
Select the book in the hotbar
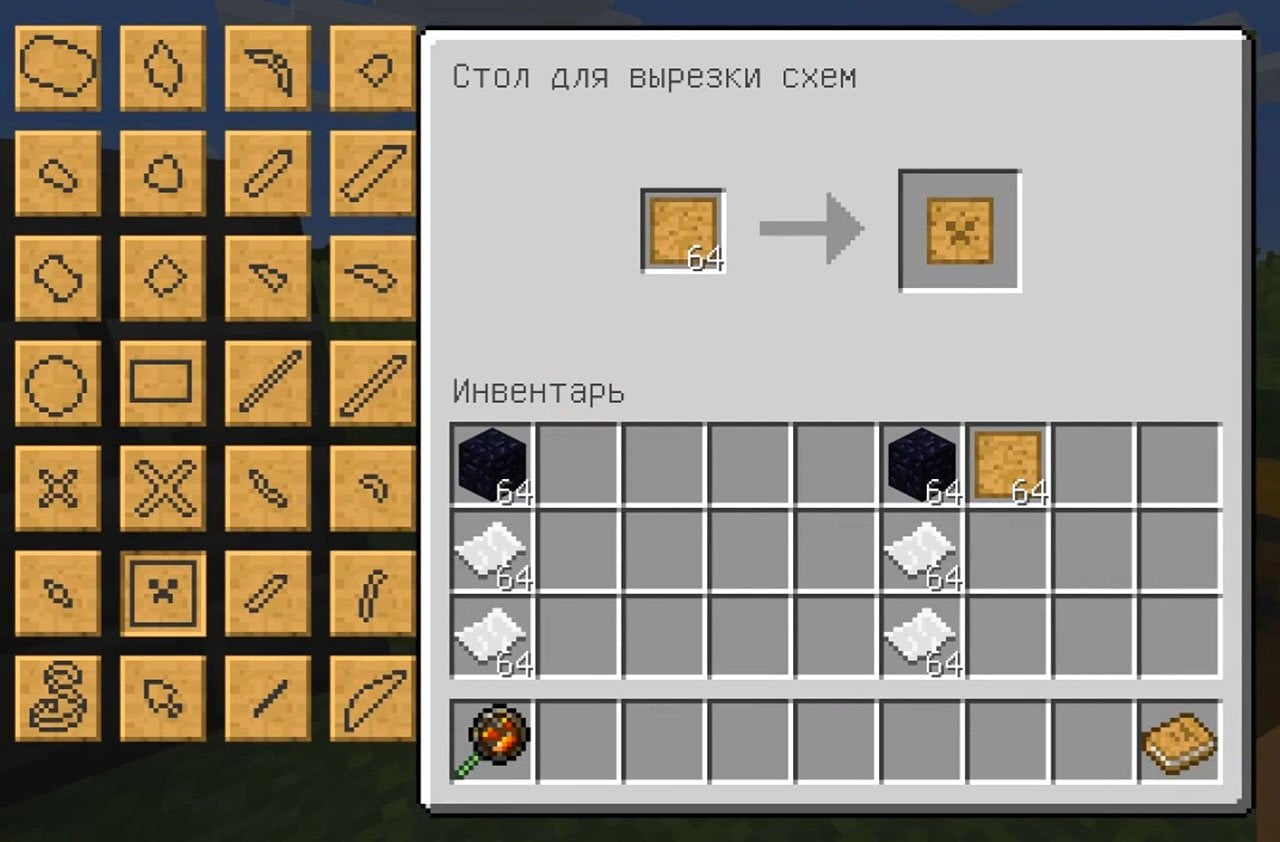[1180, 742]
